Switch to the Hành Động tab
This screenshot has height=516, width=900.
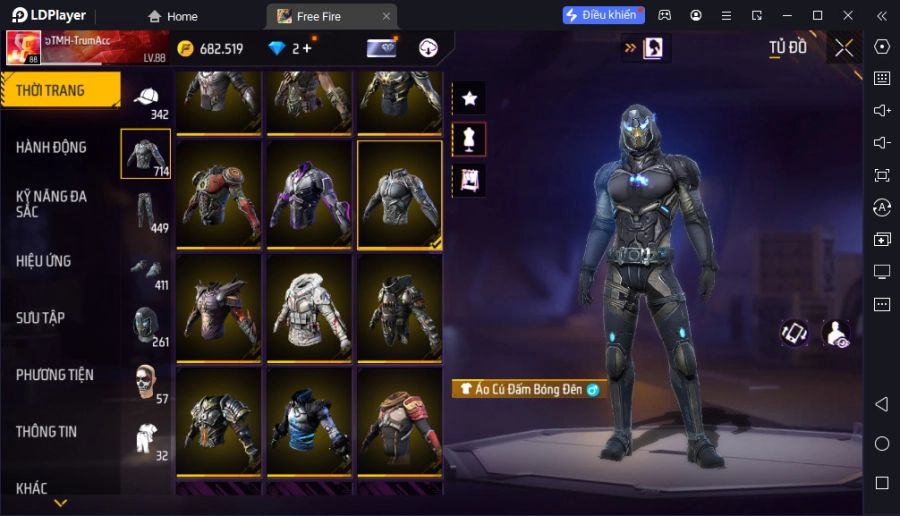pos(52,147)
